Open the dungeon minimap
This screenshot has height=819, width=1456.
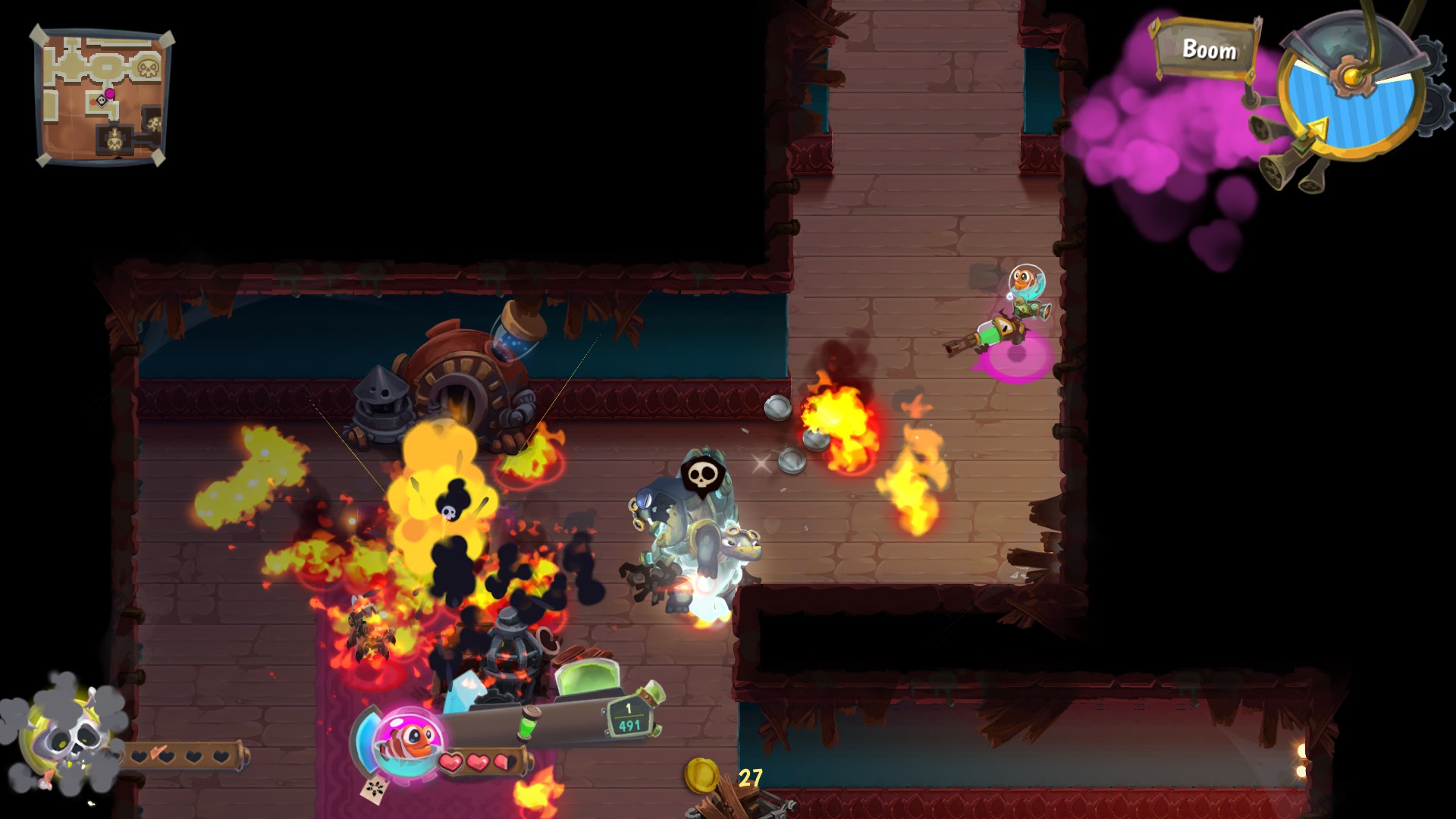click(102, 96)
